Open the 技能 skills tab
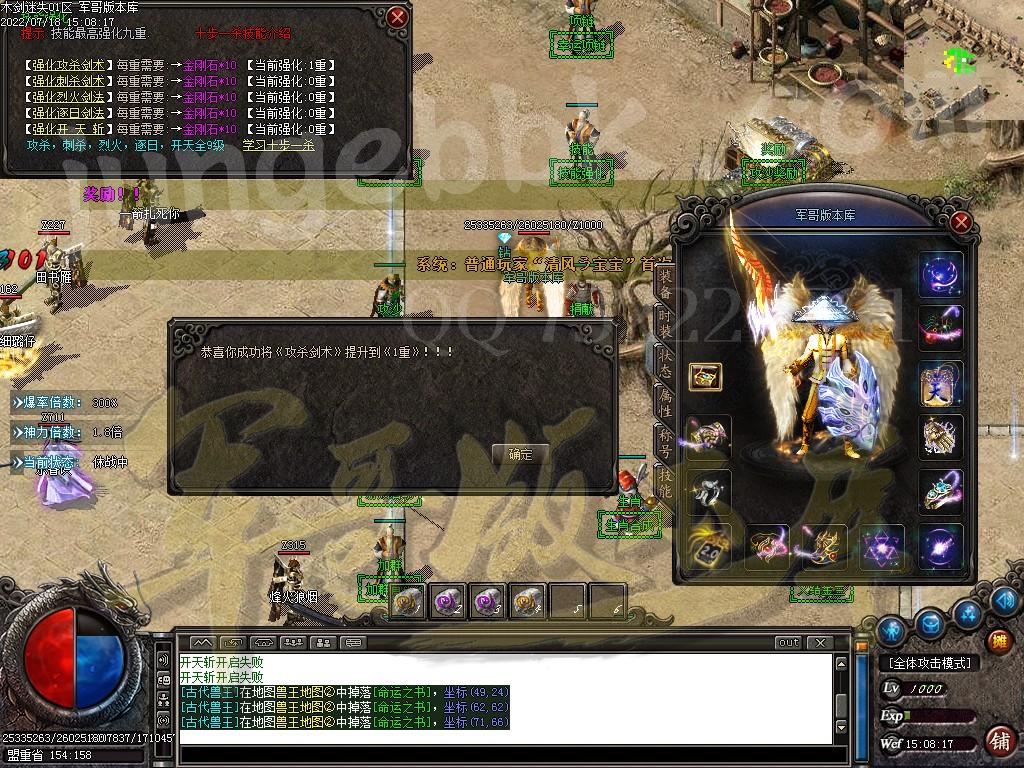Image resolution: width=1024 pixels, height=768 pixels. [665, 481]
